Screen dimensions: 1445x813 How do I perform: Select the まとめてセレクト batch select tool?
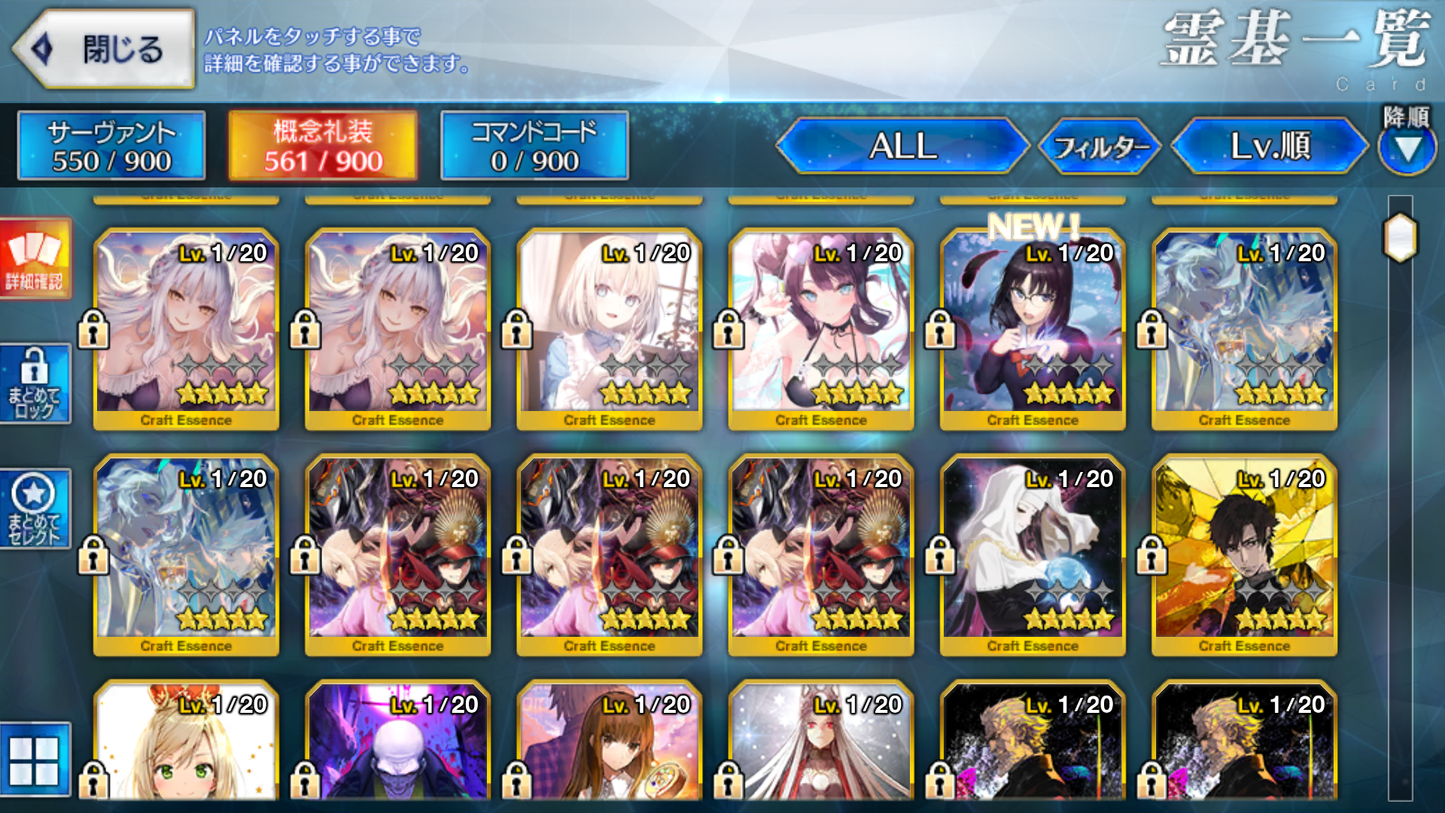(x=34, y=508)
